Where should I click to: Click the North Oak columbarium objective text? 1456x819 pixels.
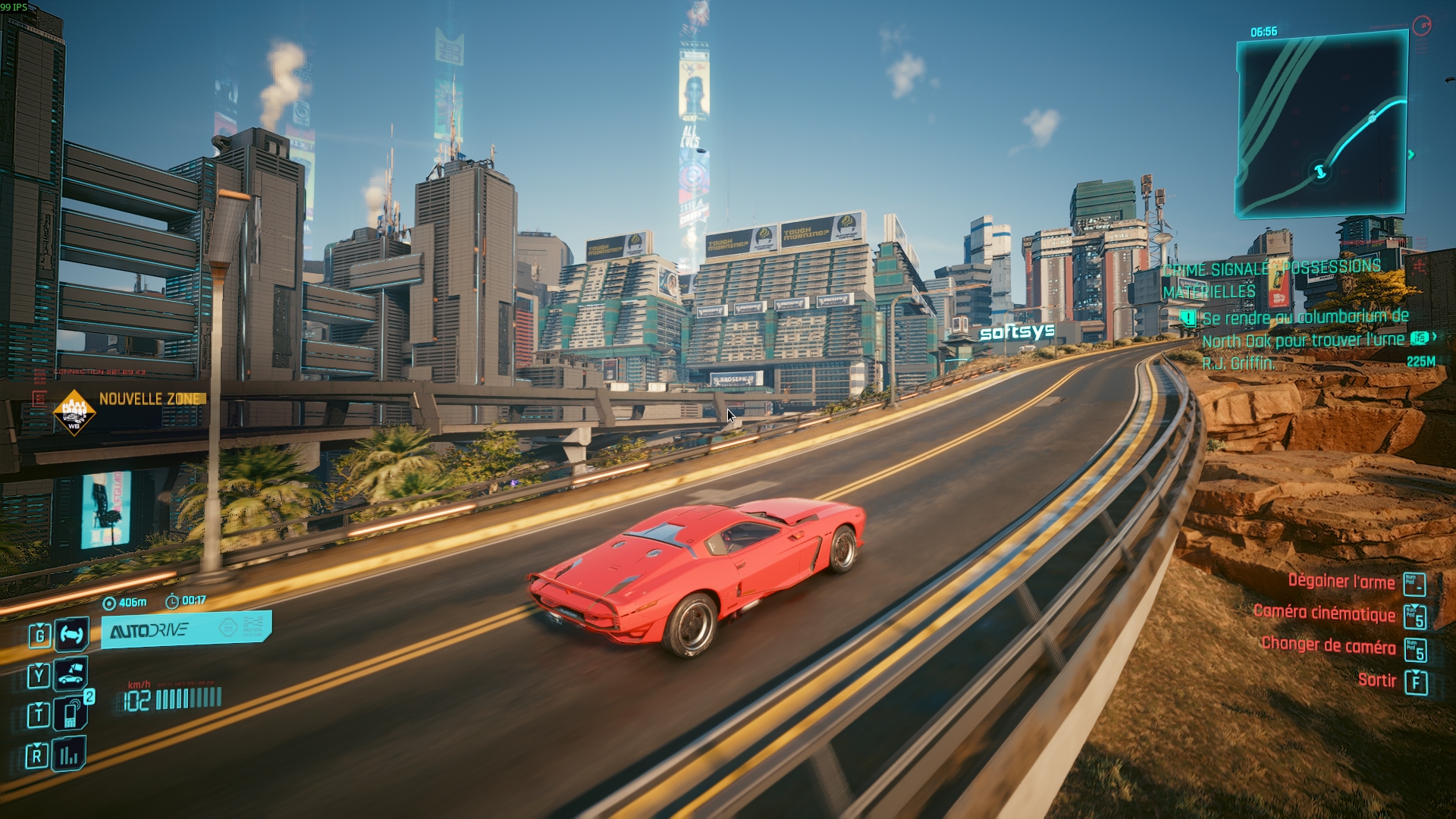pos(1304,340)
